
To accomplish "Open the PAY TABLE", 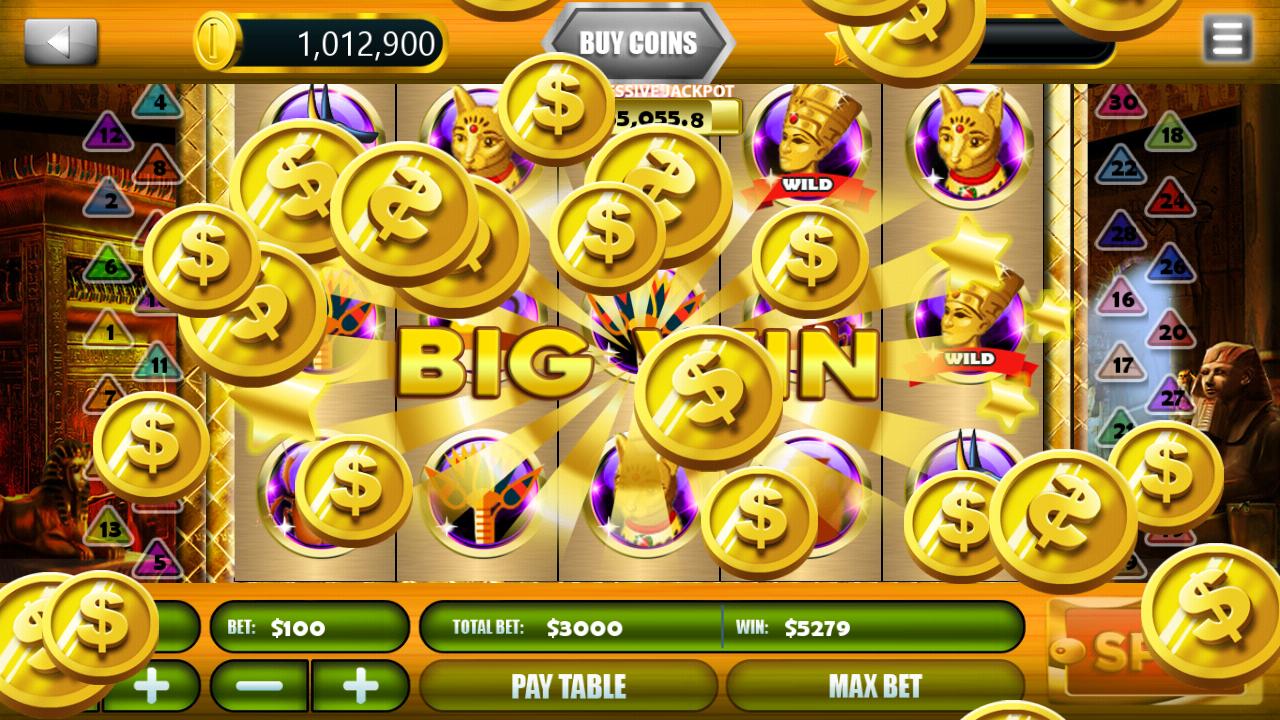I will click(567, 686).
